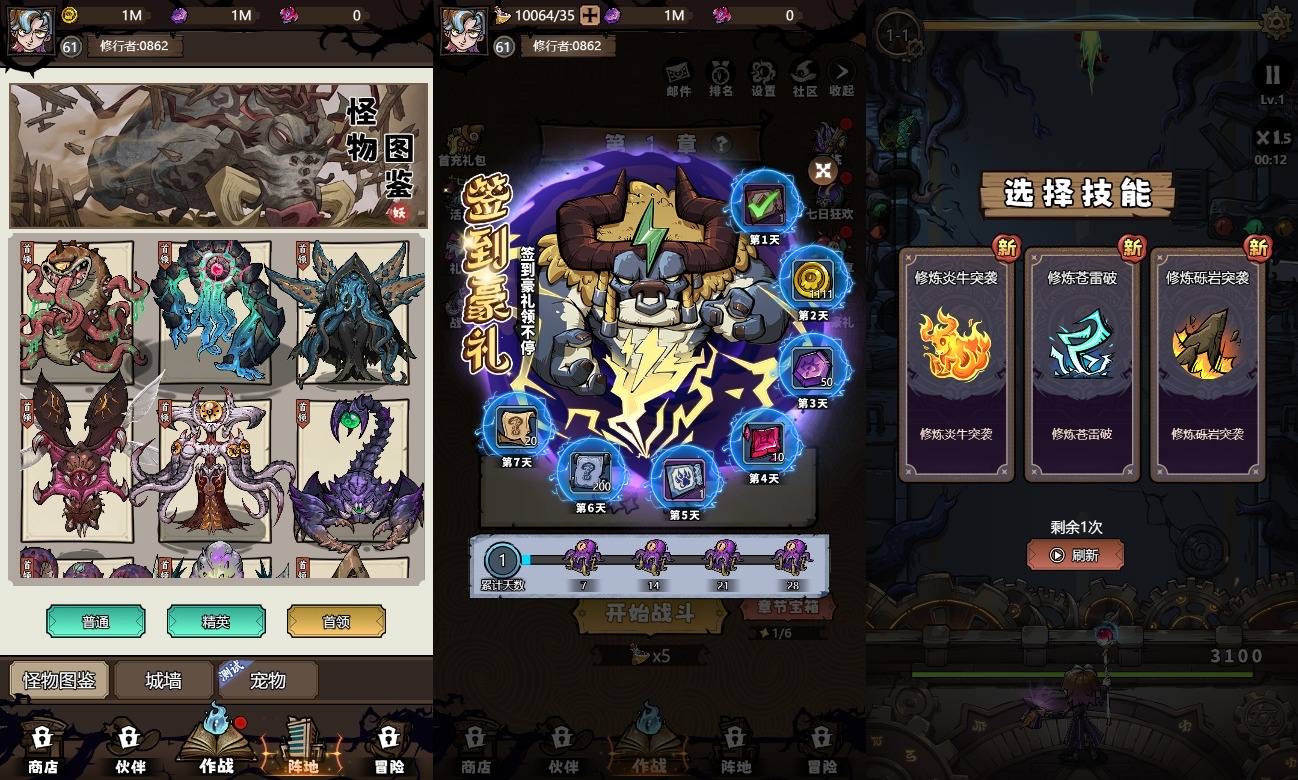Switch to the 城墙 tab

(x=164, y=681)
